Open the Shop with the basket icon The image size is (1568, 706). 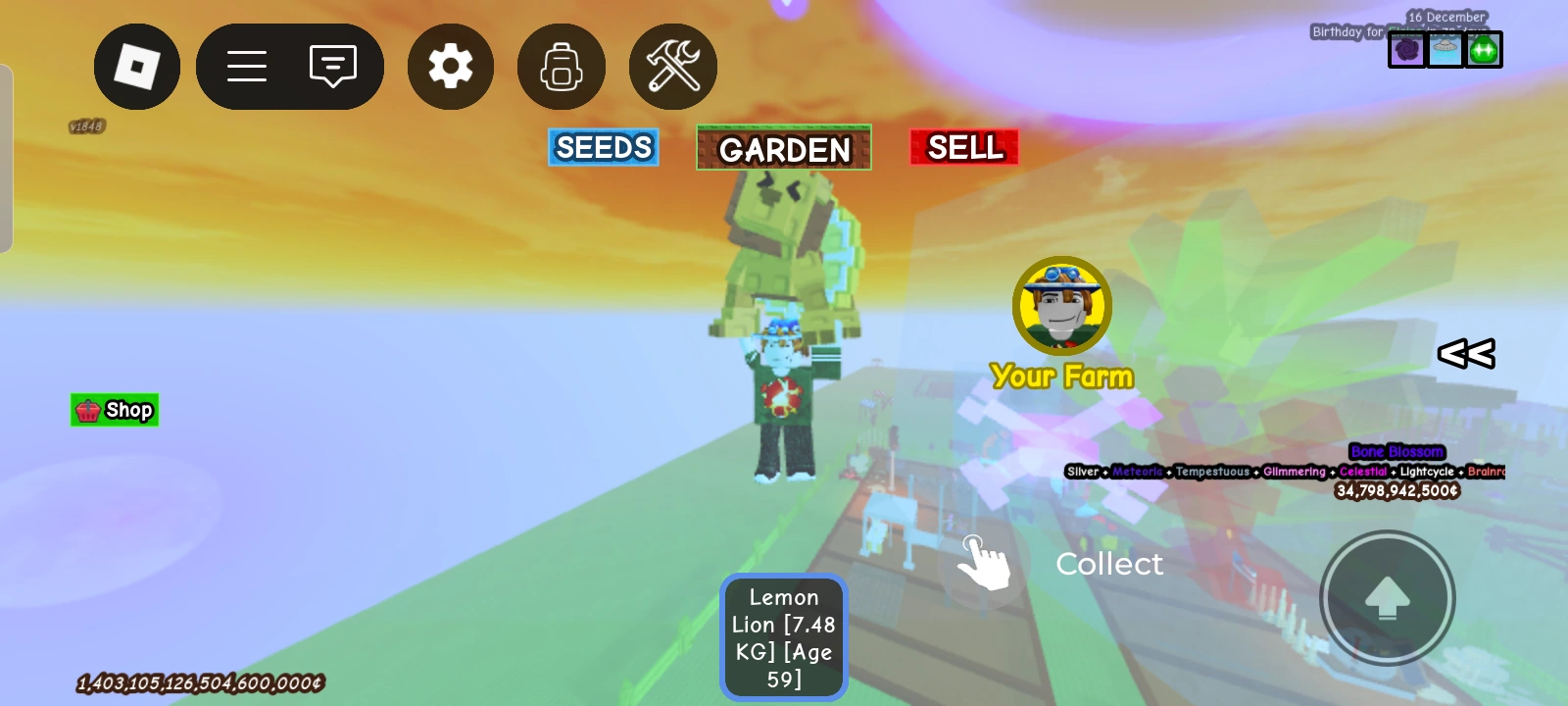click(114, 410)
